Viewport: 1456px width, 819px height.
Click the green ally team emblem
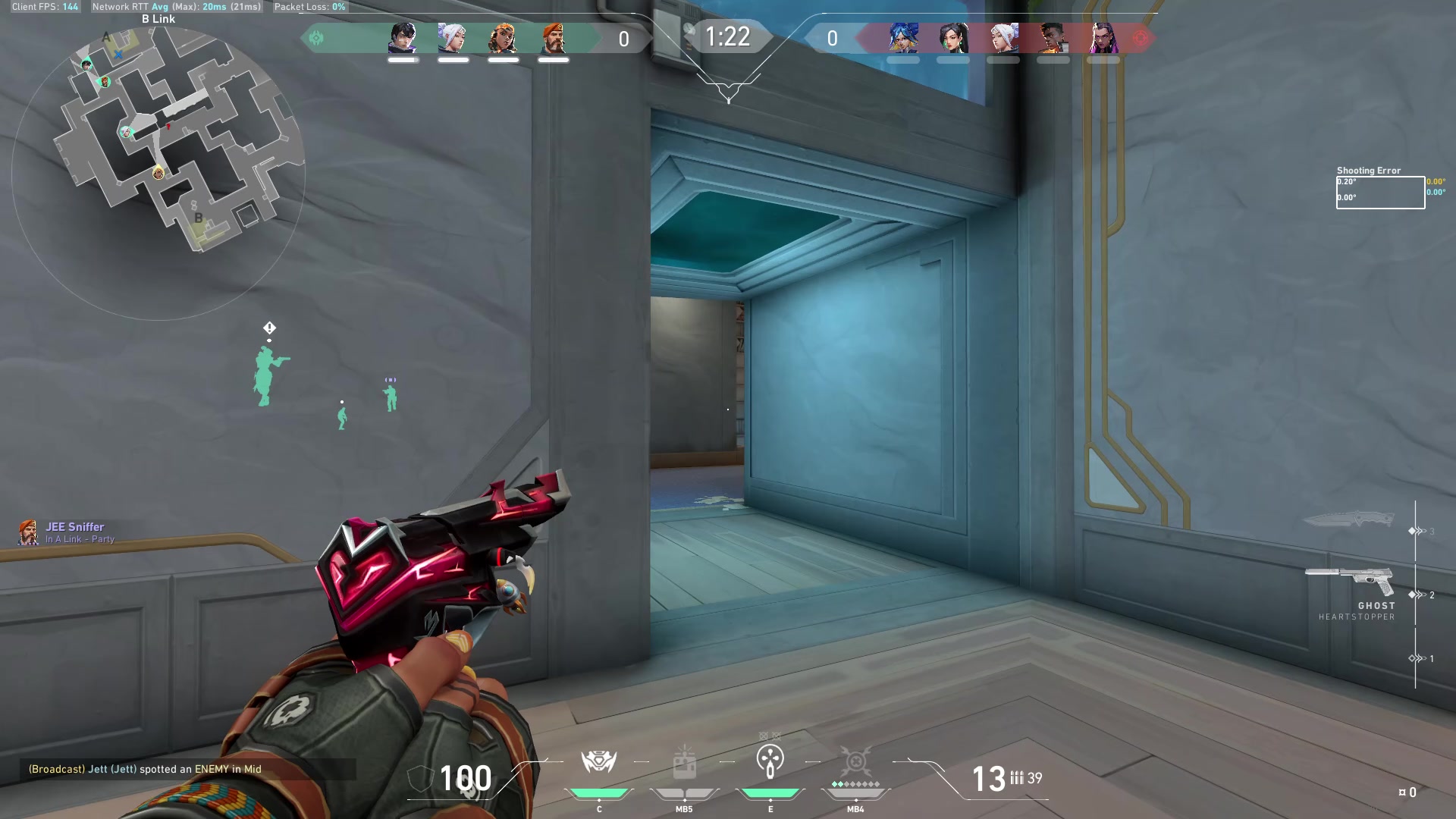tap(317, 37)
